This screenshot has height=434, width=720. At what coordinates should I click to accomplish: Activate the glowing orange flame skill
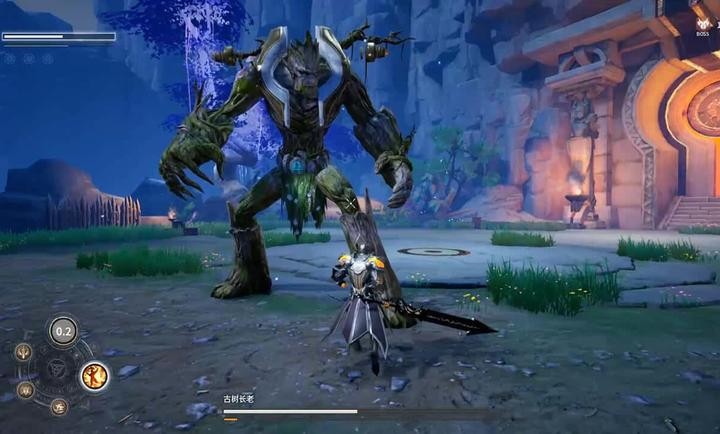(x=95, y=376)
